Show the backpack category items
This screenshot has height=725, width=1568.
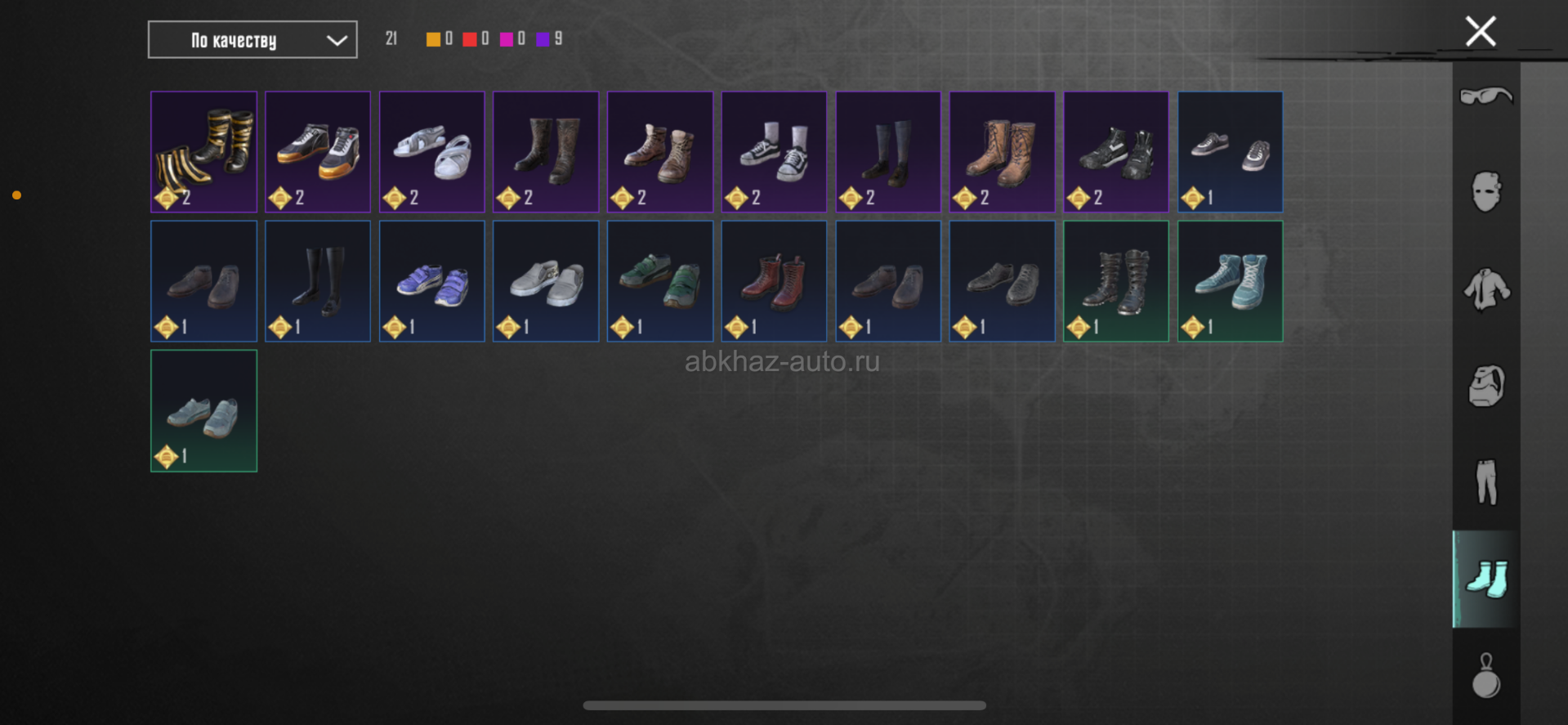[x=1485, y=386]
